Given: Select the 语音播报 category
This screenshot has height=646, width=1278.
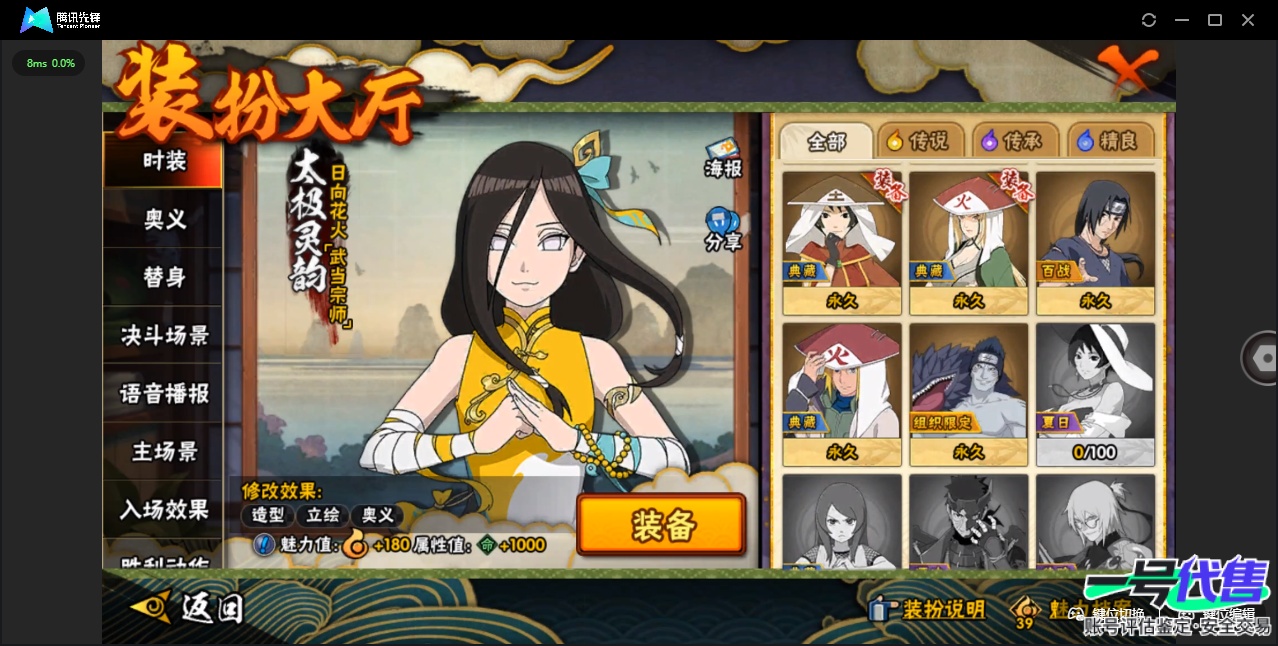Looking at the screenshot, I should (164, 394).
